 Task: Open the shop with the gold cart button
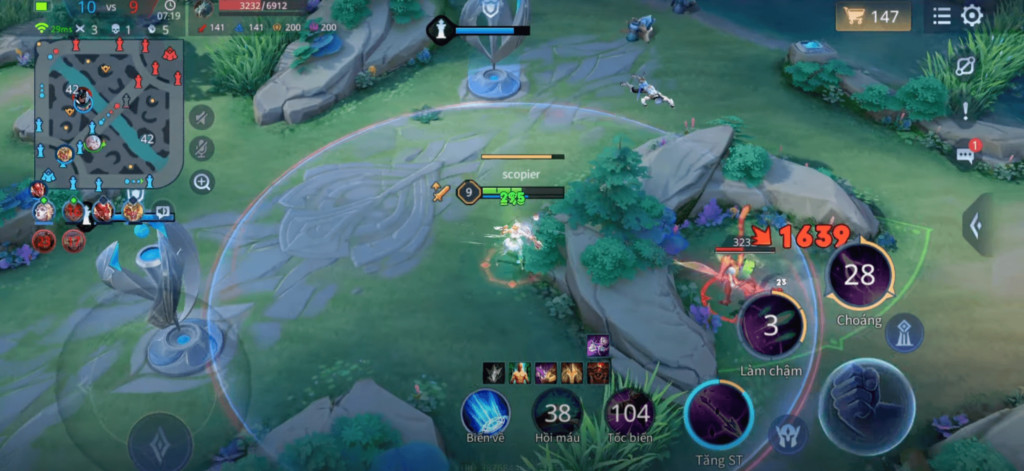pyautogui.click(x=873, y=16)
